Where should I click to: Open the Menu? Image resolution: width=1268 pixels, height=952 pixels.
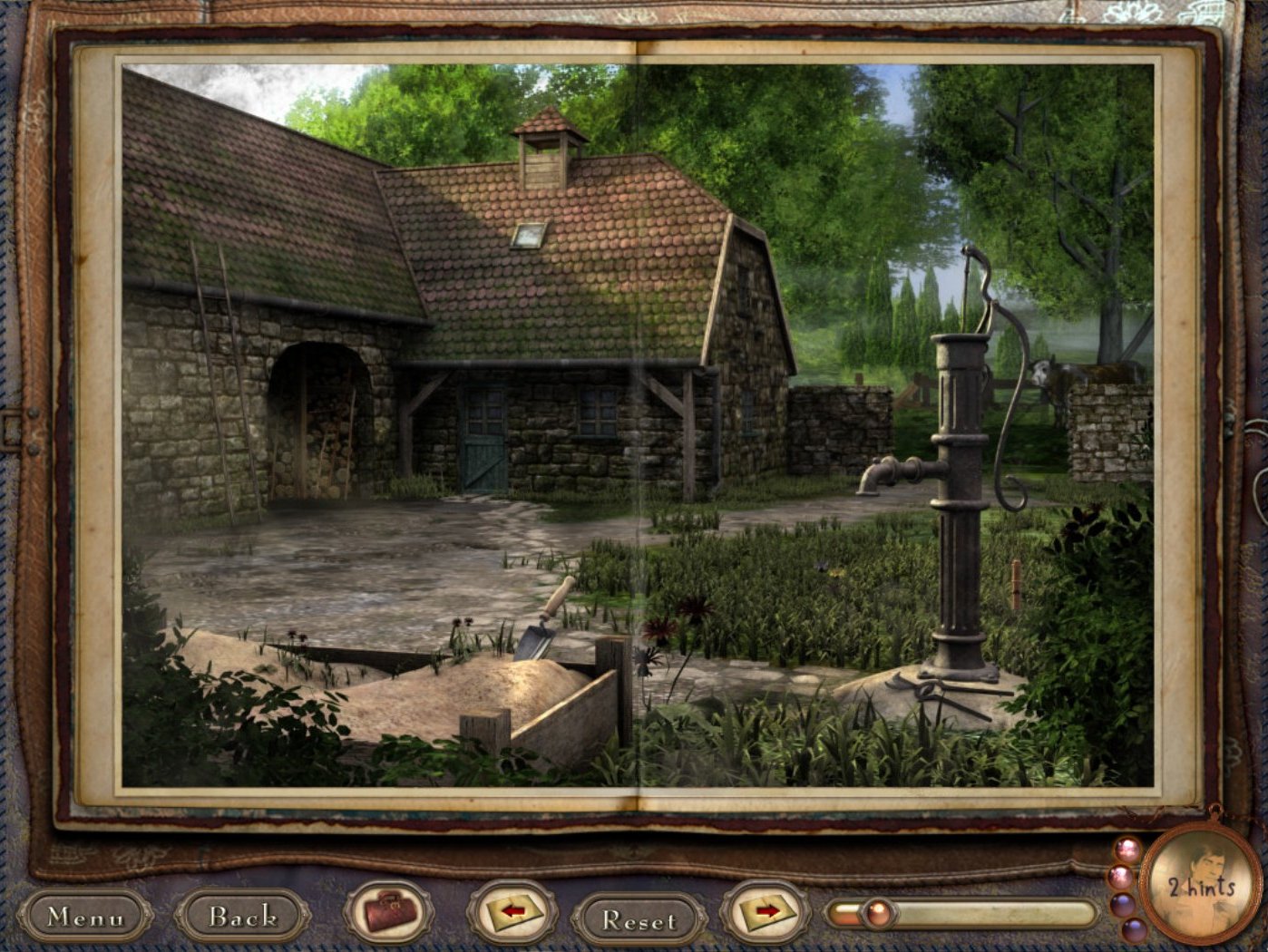pos(85,918)
